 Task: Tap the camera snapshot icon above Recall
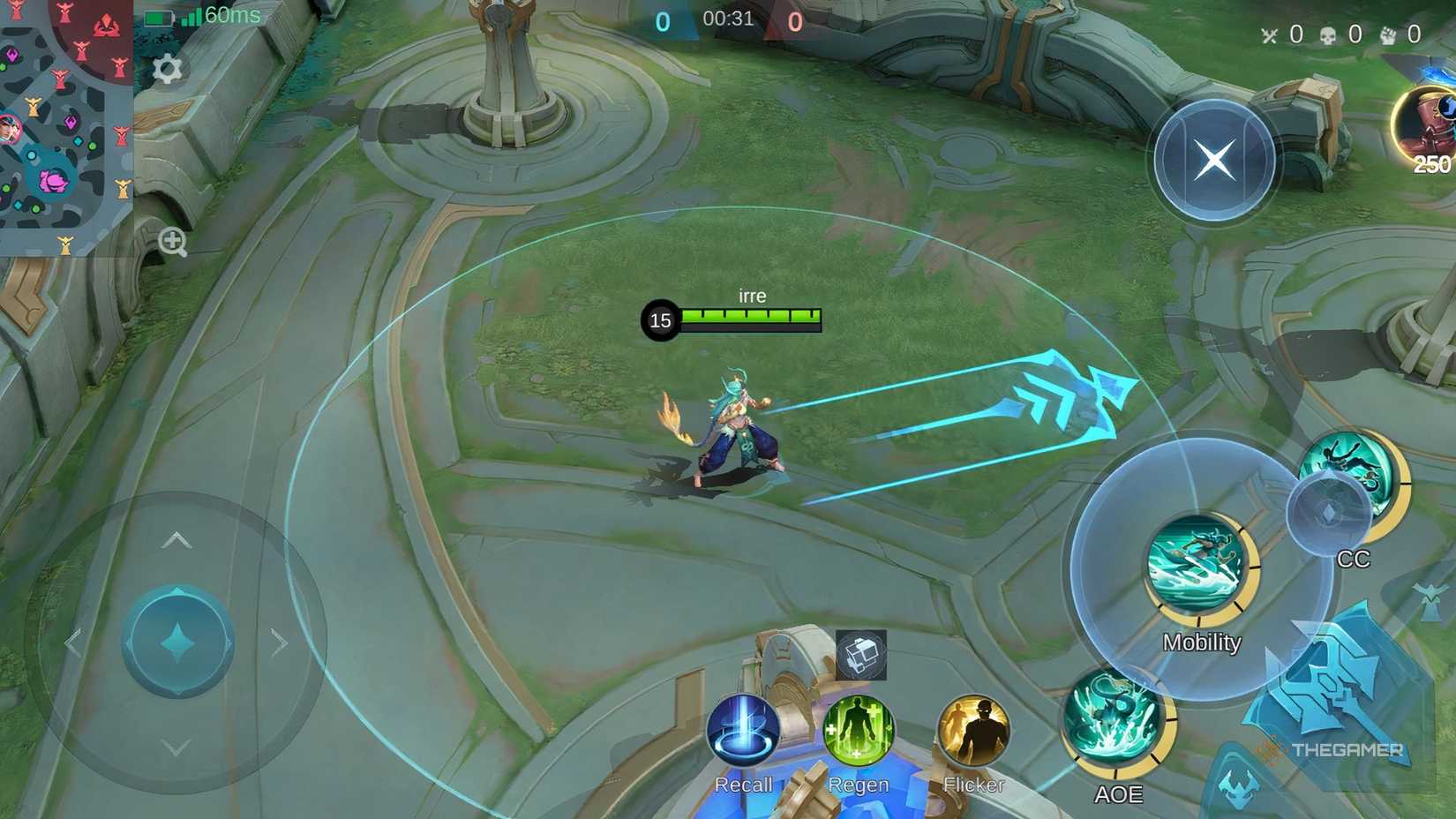coord(860,655)
